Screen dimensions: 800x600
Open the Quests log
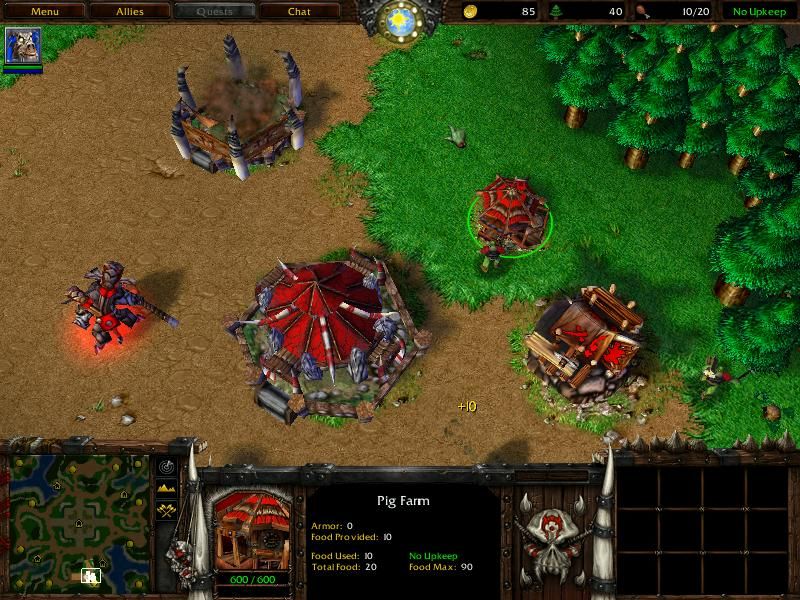click(x=213, y=12)
